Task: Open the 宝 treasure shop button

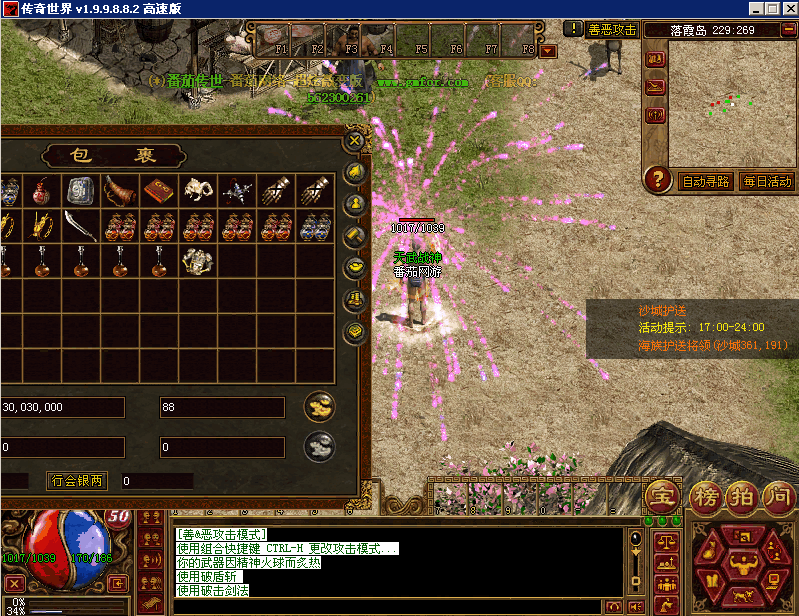Action: coord(662,495)
